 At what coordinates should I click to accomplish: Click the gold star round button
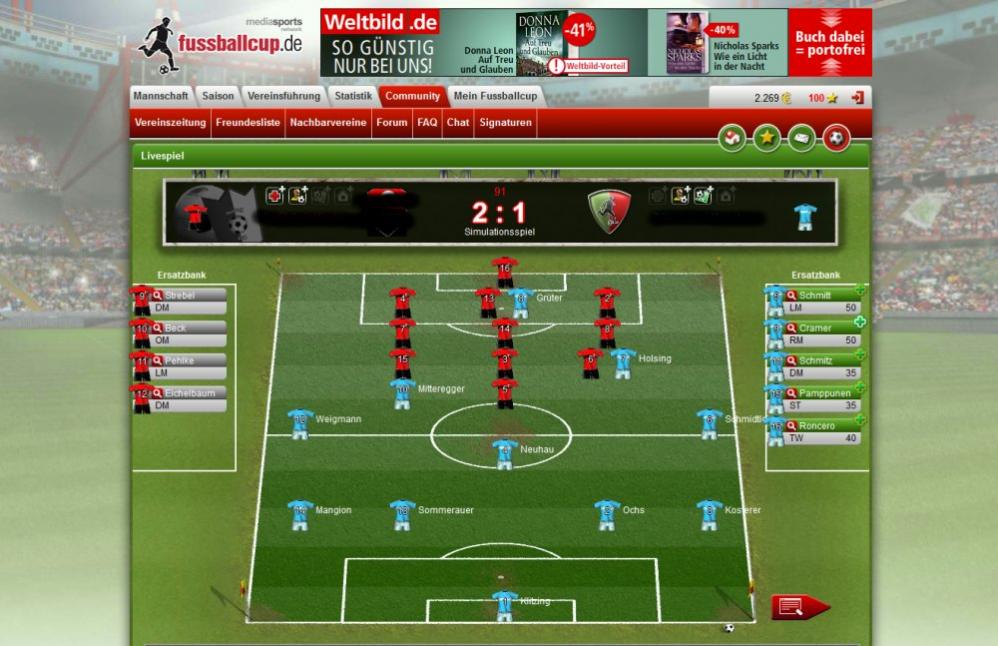(x=767, y=138)
